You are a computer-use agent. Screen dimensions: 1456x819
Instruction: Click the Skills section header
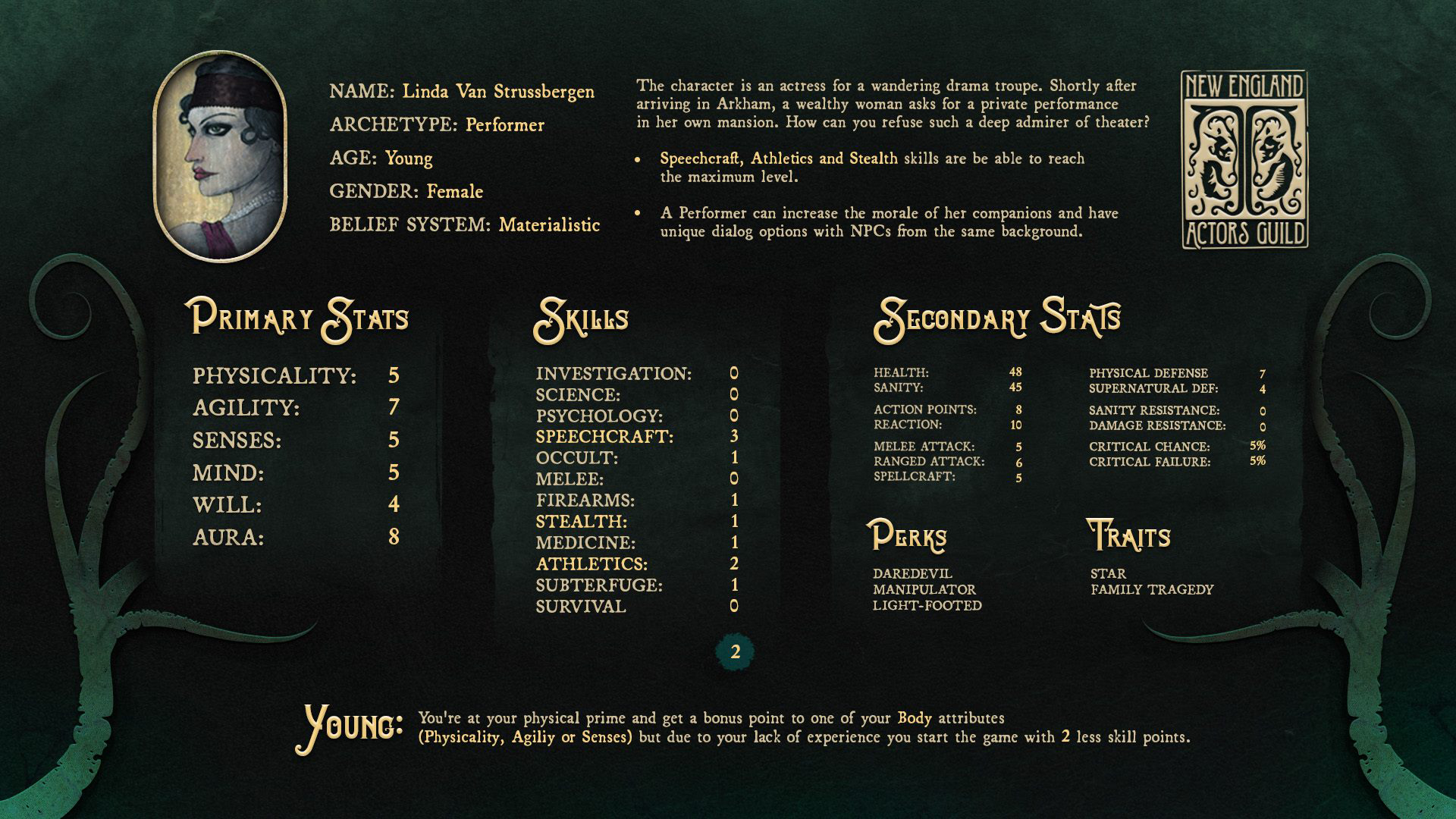pyautogui.click(x=581, y=318)
